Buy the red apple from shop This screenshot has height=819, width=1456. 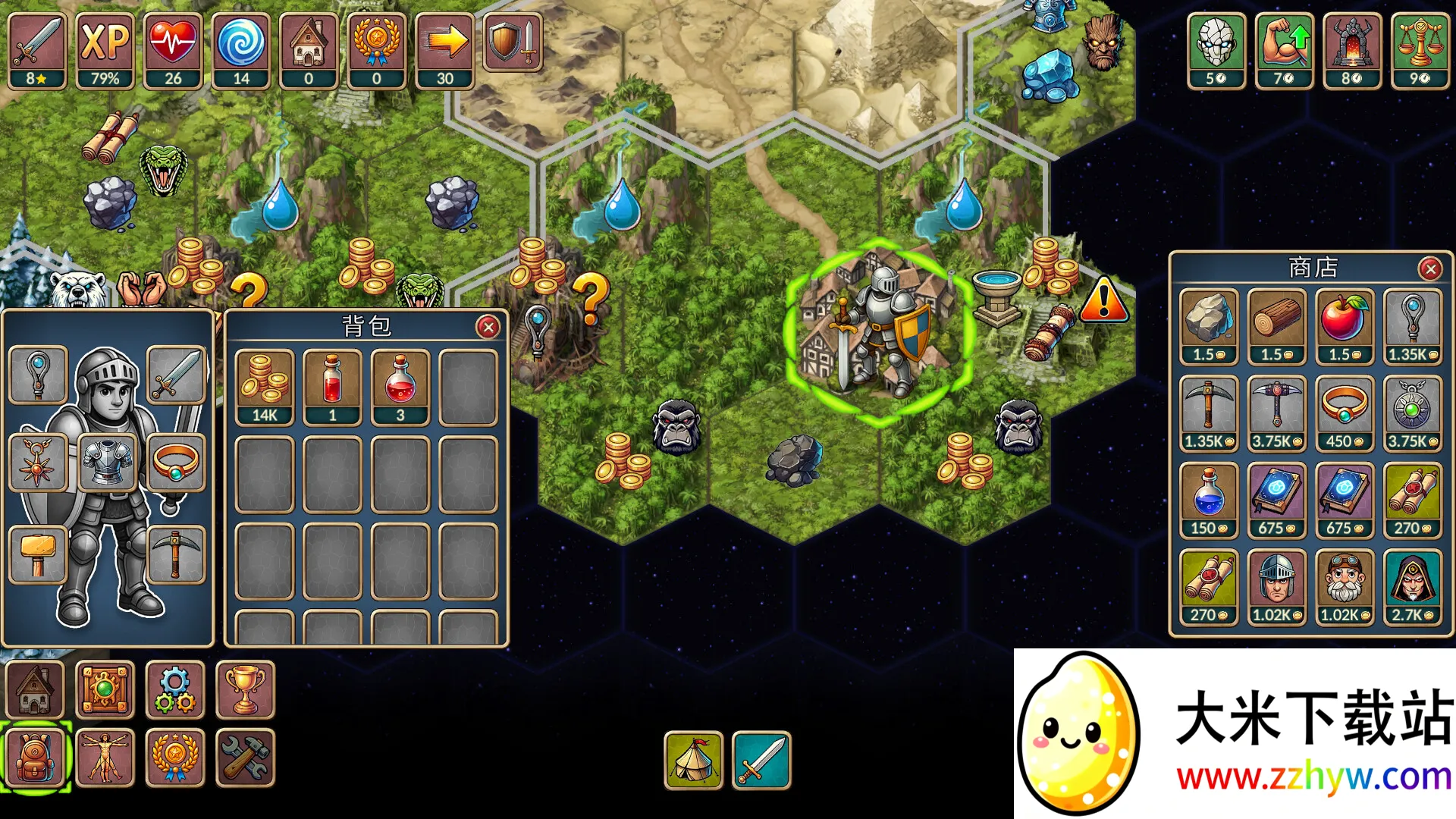coord(1345,326)
